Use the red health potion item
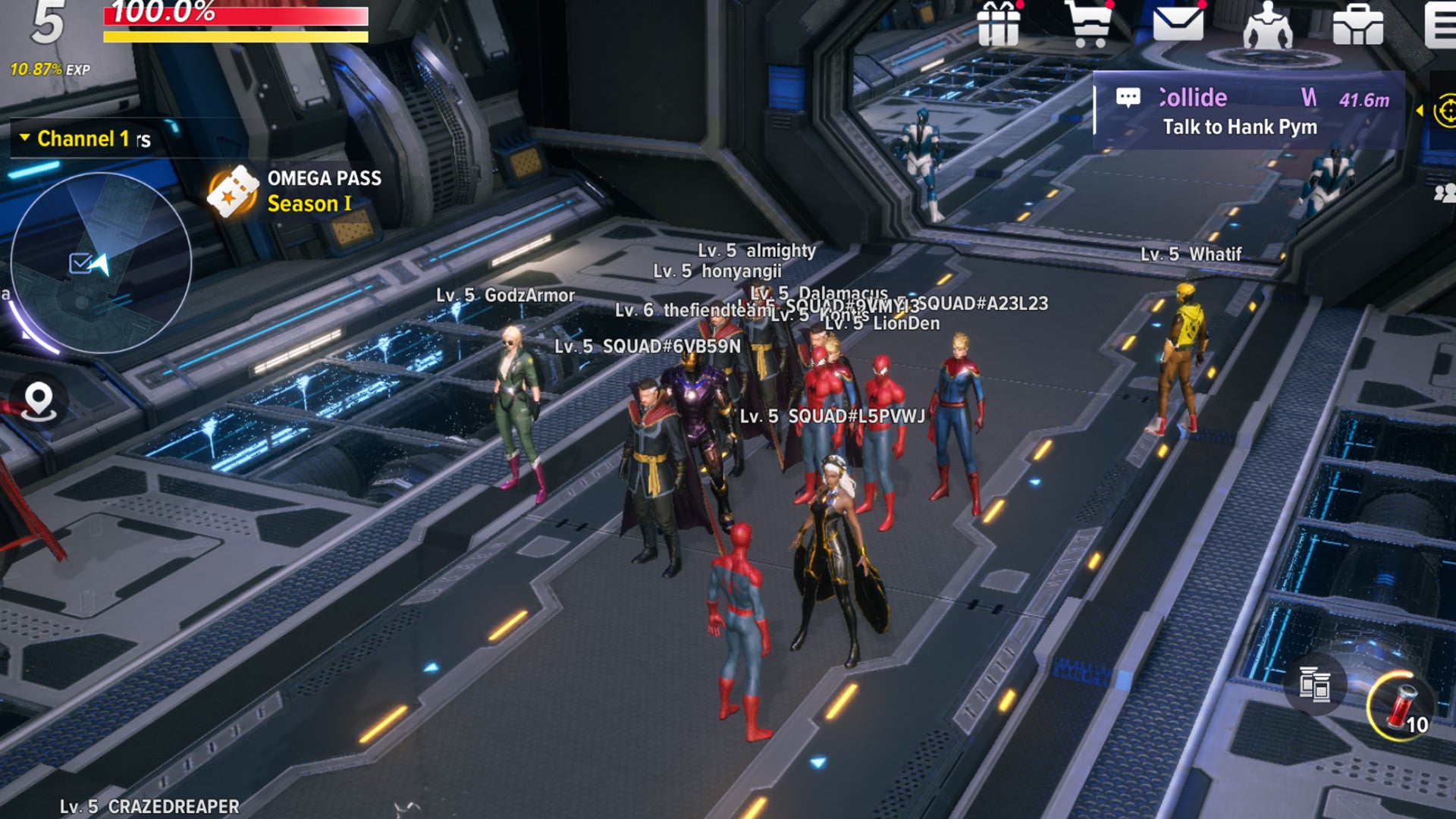Image resolution: width=1456 pixels, height=819 pixels. coord(1400,707)
